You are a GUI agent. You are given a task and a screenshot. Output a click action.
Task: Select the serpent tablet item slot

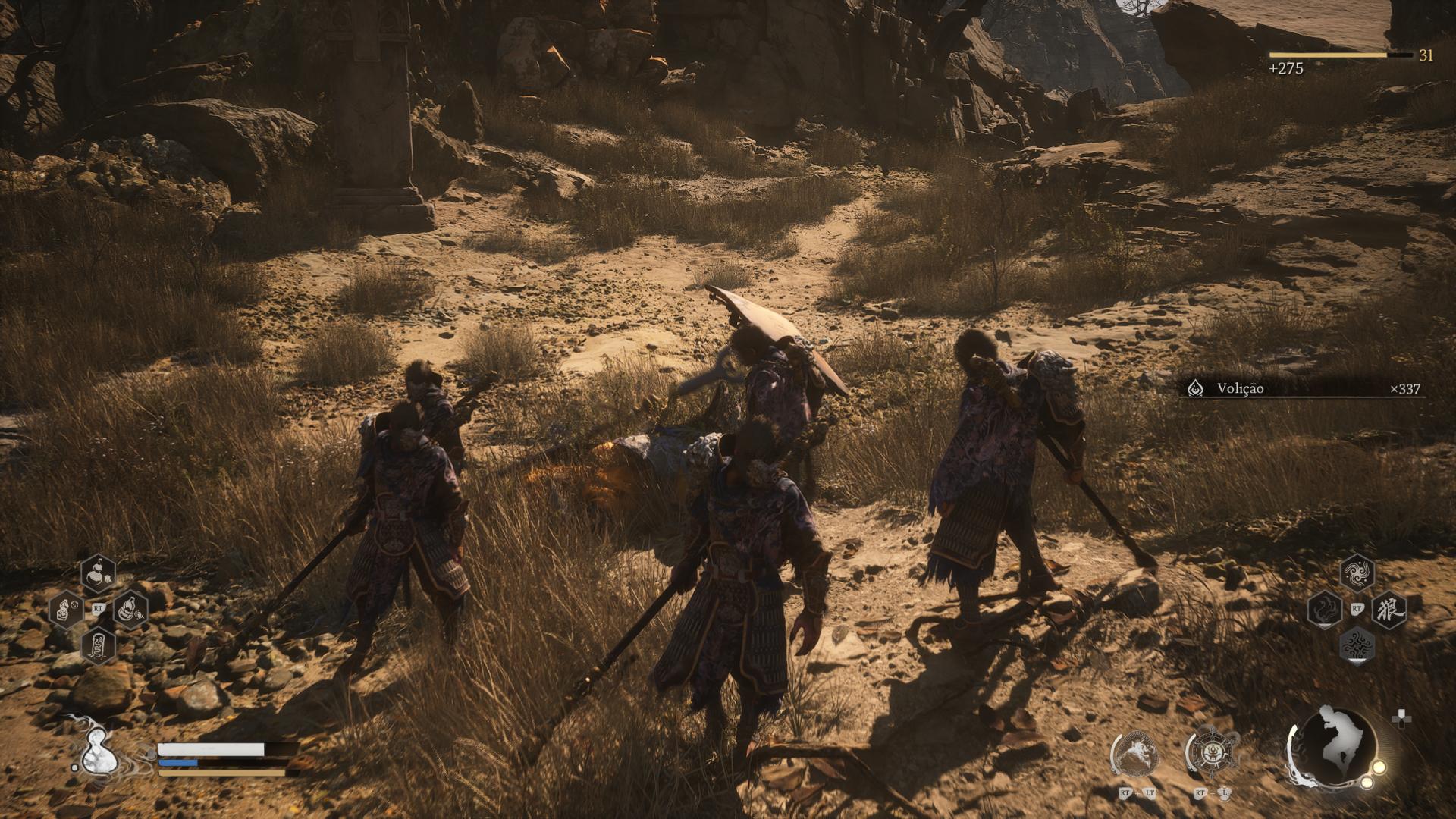(98, 645)
